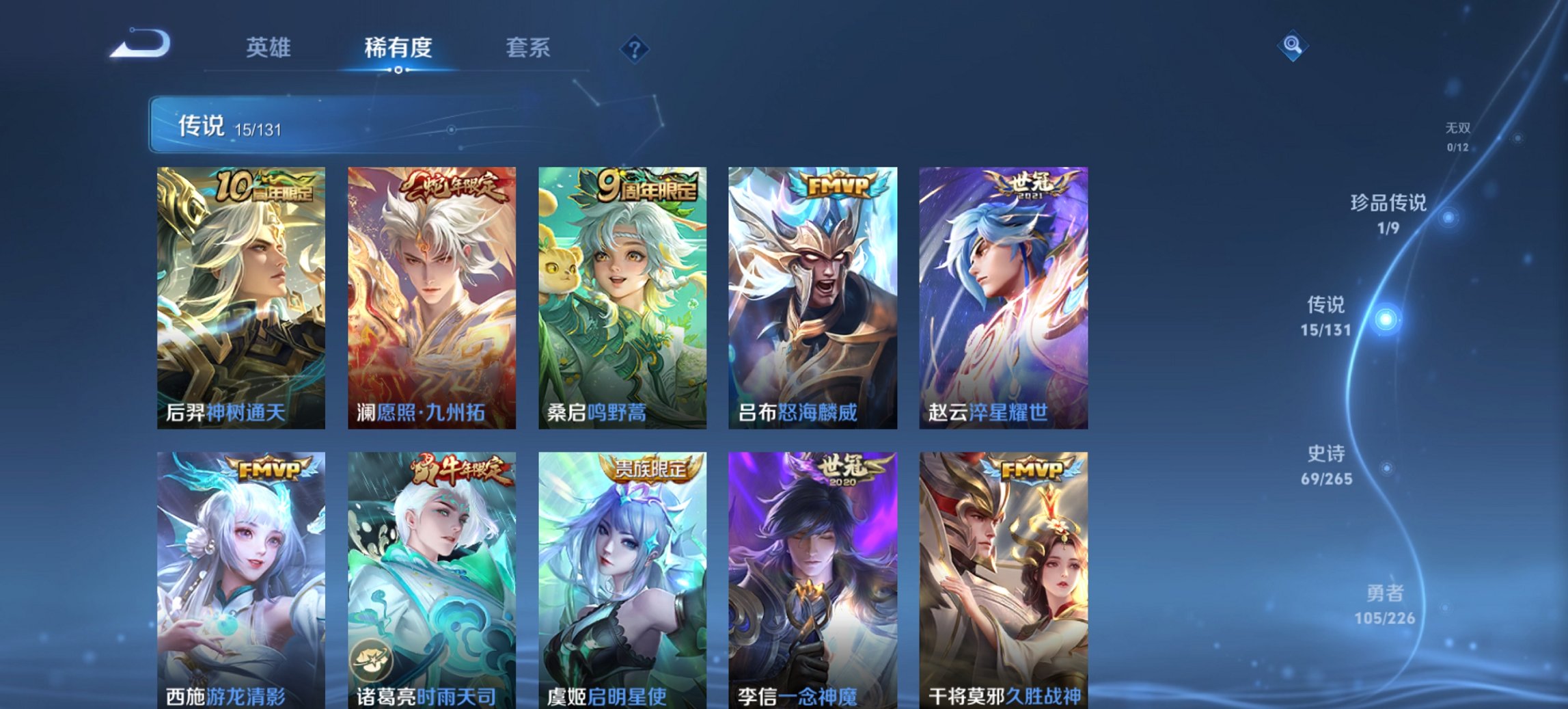Open the 后羿 神树通天 skin thumbnail
This screenshot has height=709, width=1568.
(238, 294)
